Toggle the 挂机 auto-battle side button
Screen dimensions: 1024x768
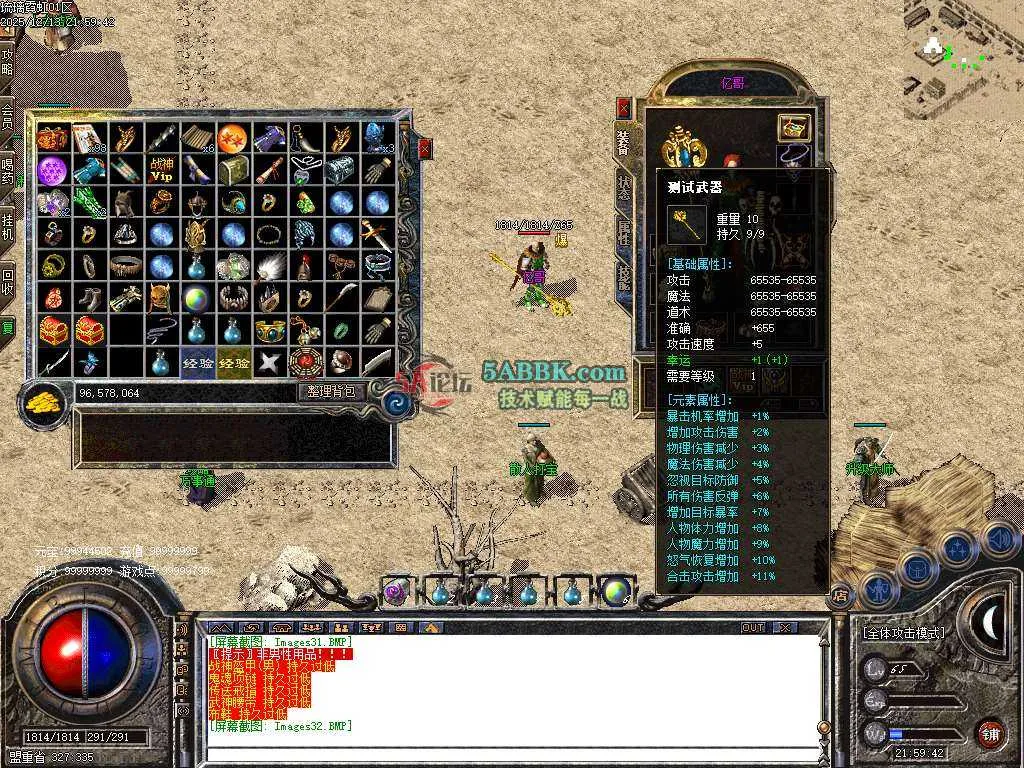pyautogui.click(x=7, y=224)
